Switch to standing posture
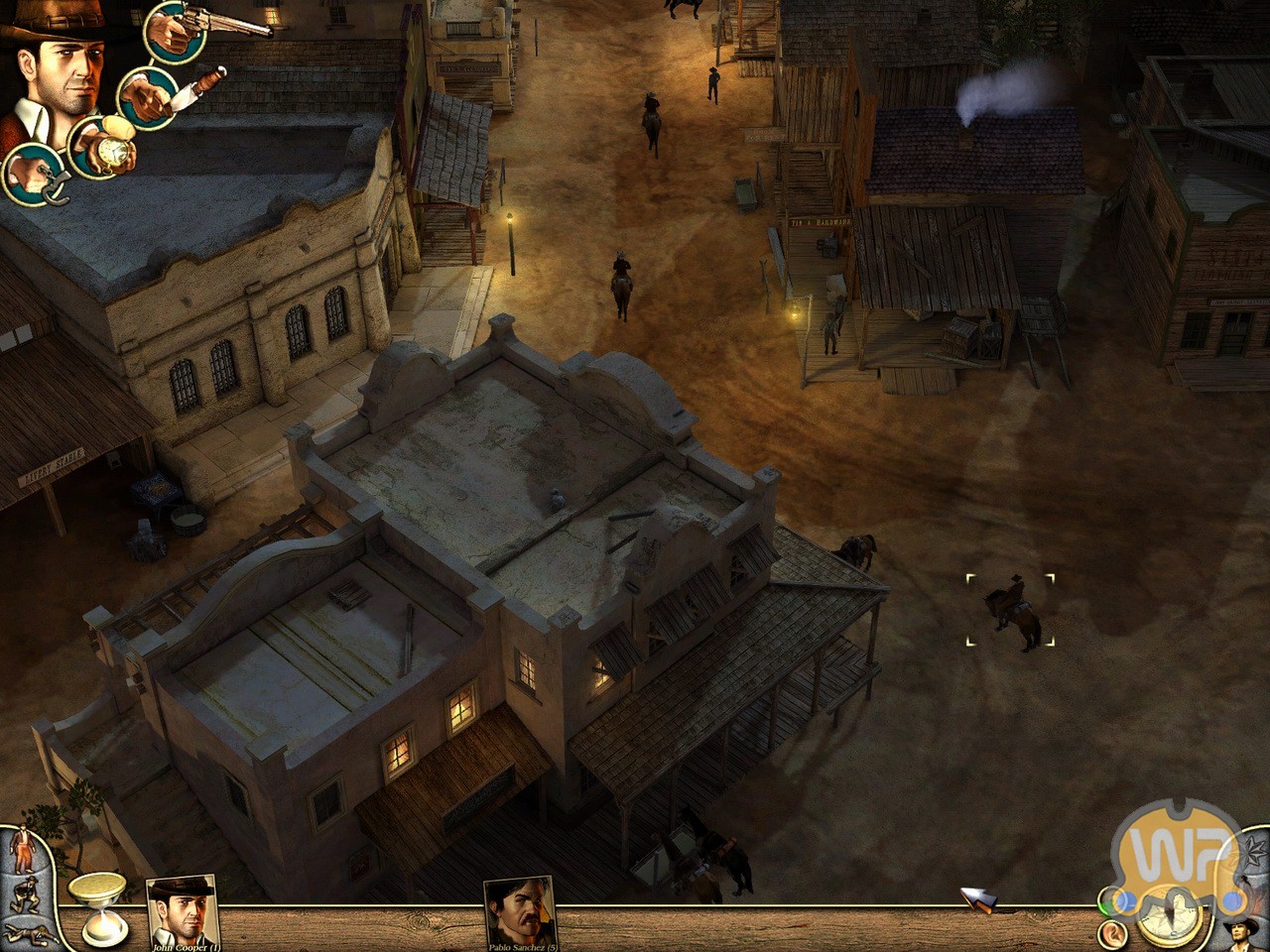This screenshot has width=1270, height=952. click(x=22, y=852)
